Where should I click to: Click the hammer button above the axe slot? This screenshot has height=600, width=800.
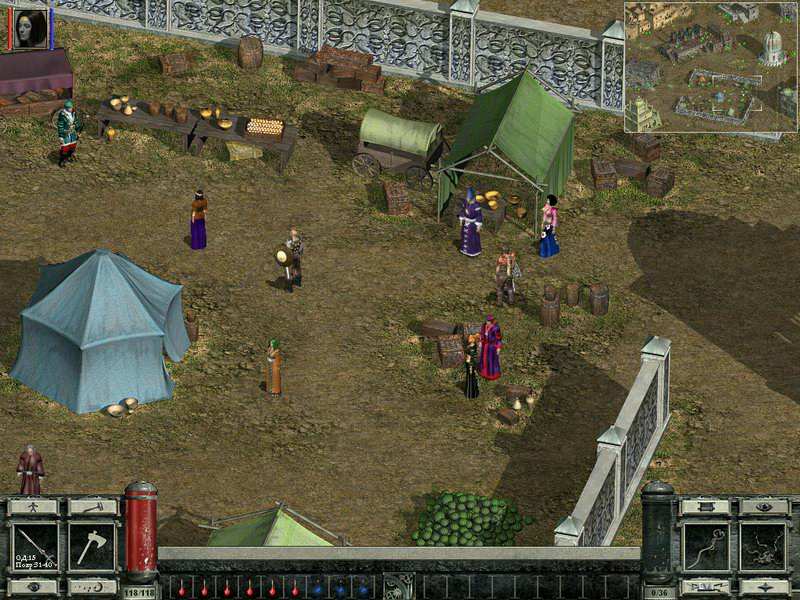(x=93, y=507)
